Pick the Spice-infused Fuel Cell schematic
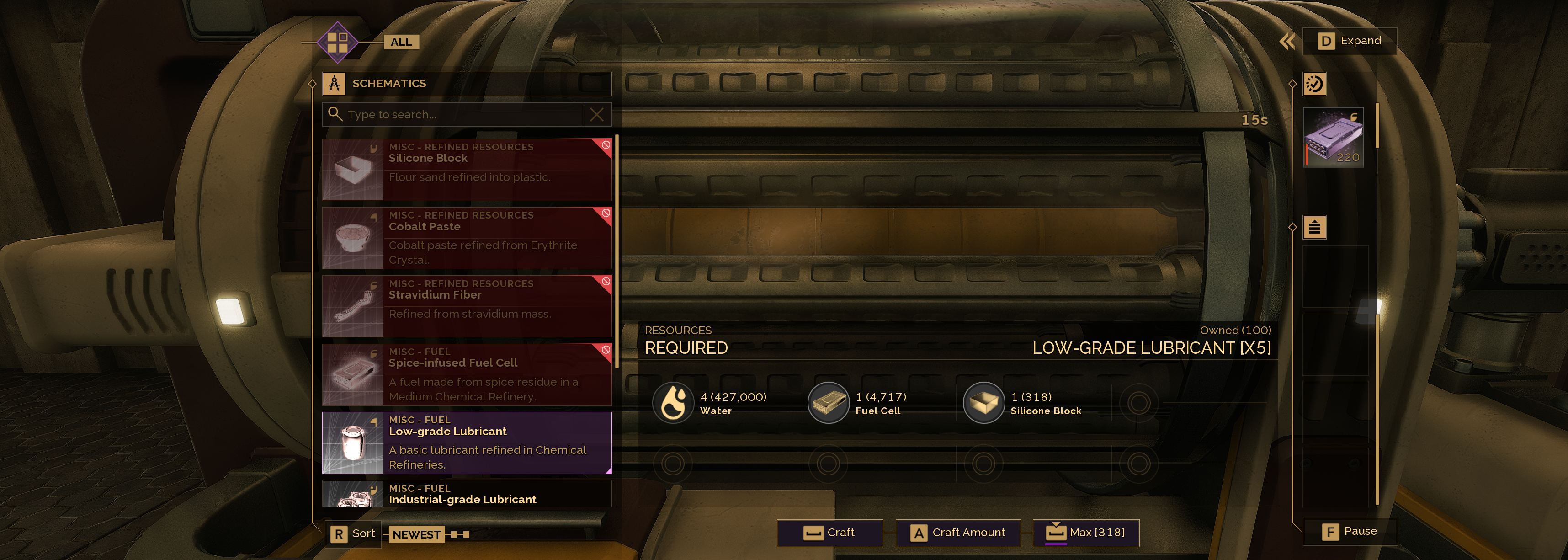The height and width of the screenshot is (560, 1568). (x=466, y=374)
